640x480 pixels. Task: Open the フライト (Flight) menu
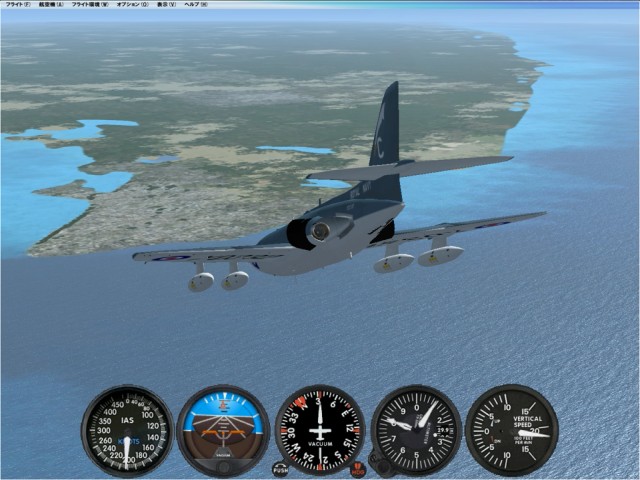[x=17, y=5]
